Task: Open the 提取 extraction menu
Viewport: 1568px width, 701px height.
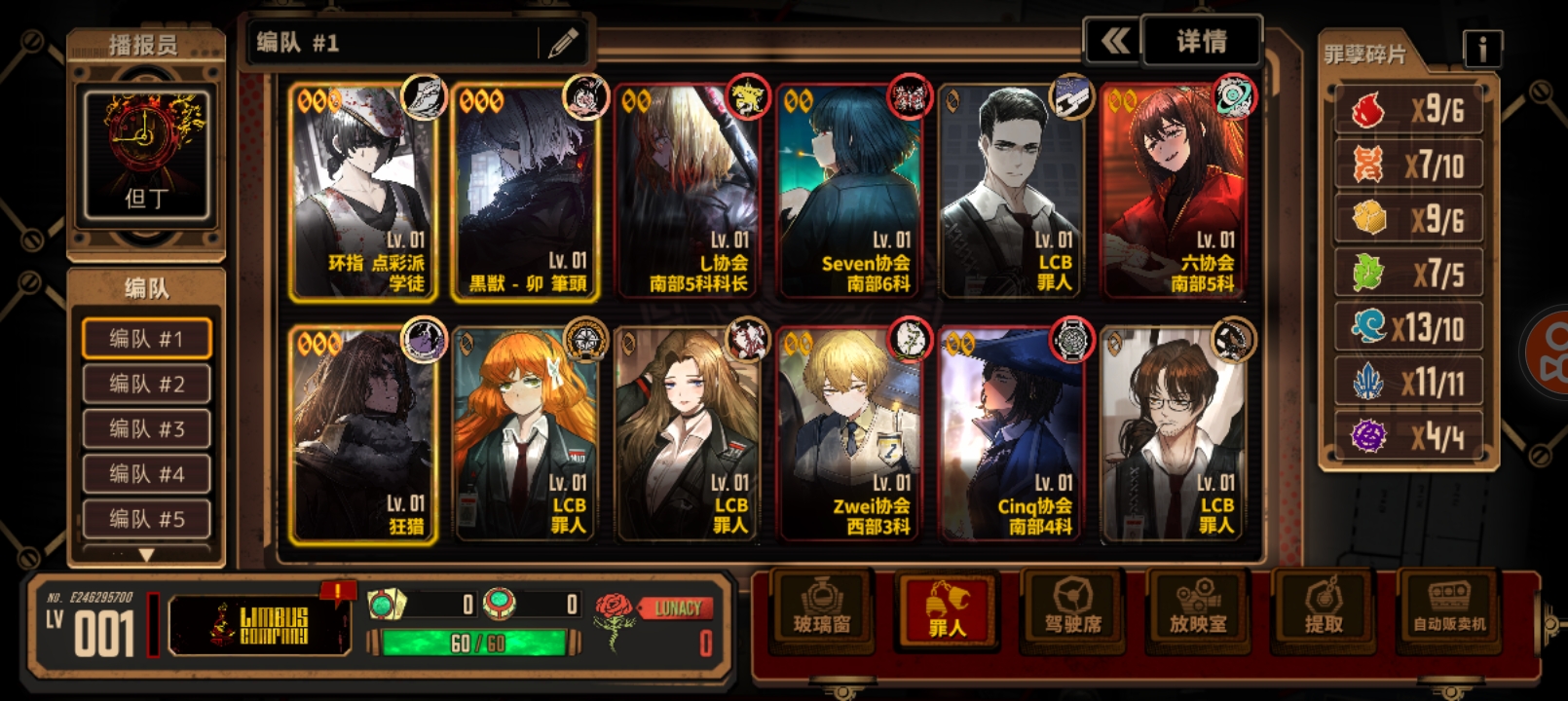Action: click(x=1324, y=609)
